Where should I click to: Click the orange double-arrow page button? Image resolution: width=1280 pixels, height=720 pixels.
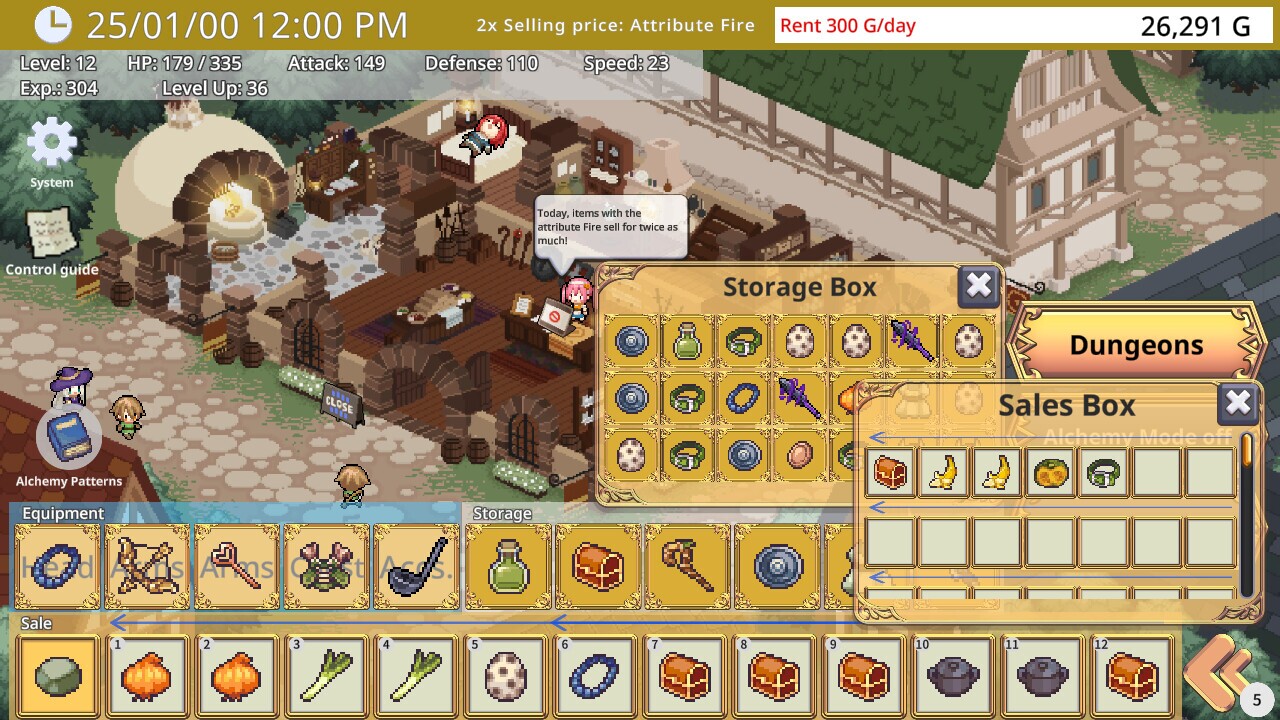[1218, 672]
